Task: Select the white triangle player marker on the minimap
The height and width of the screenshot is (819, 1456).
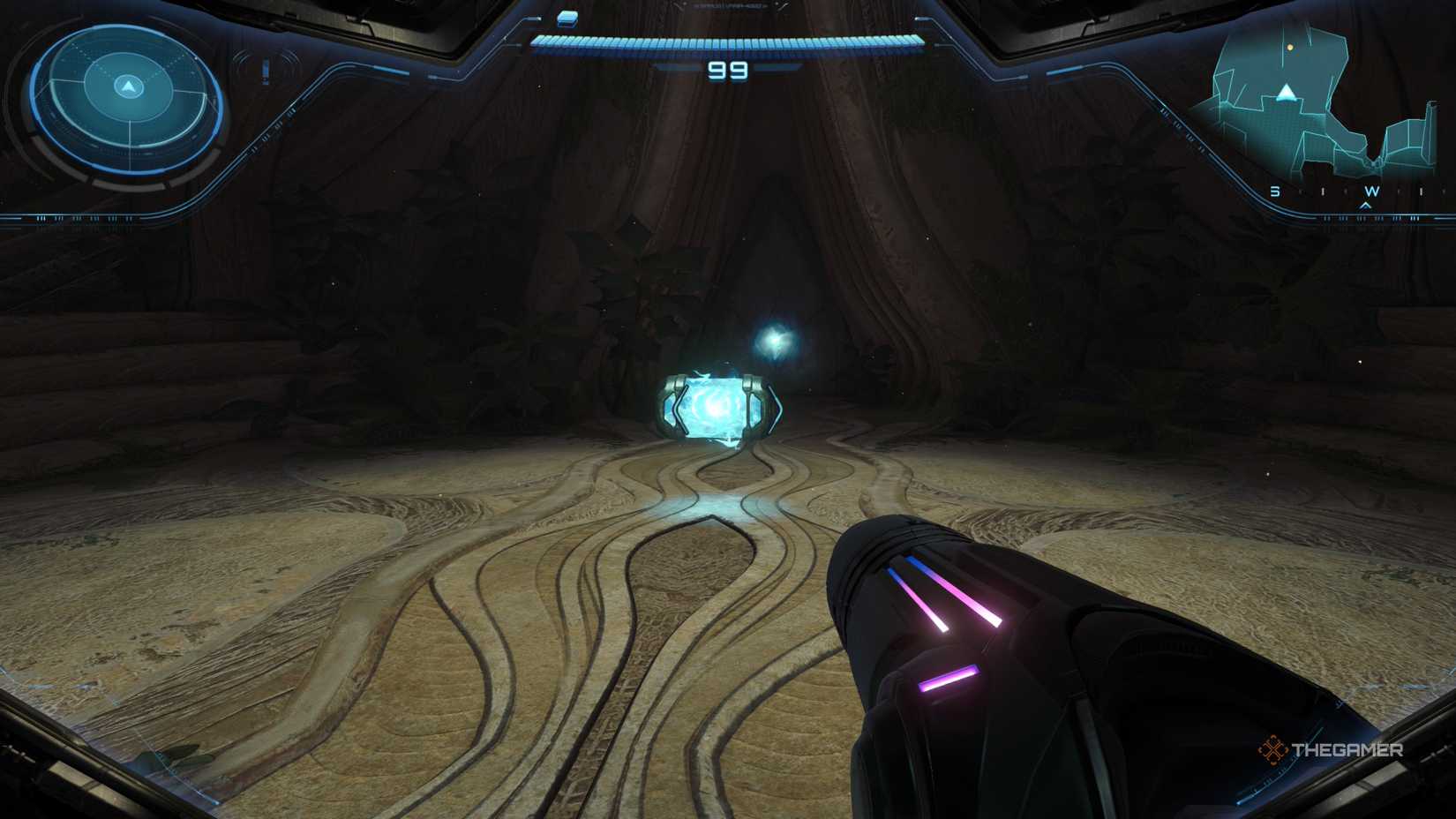Action: click(x=1286, y=92)
